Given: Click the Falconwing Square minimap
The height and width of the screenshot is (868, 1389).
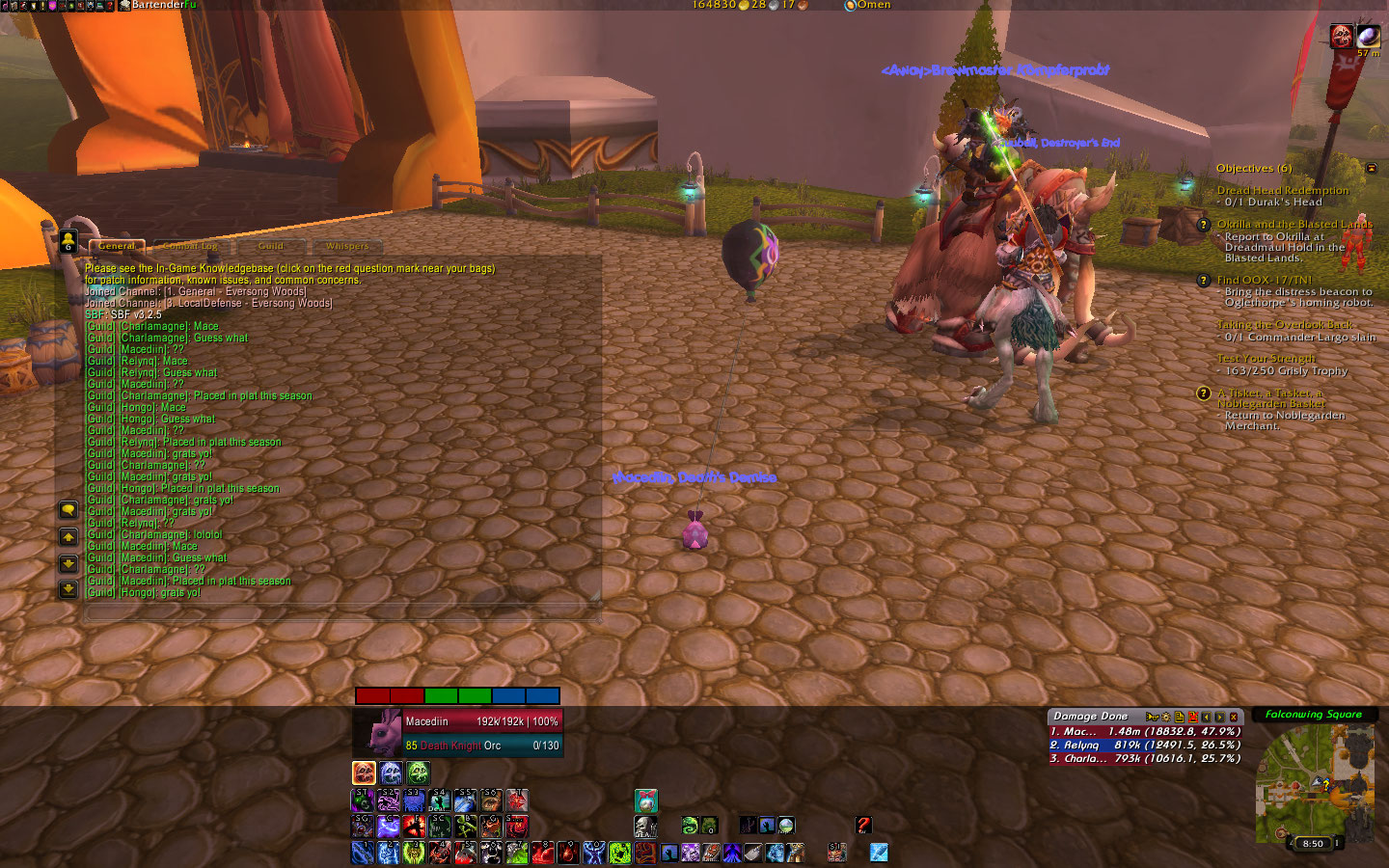Looking at the screenshot, I should coord(1314,783).
